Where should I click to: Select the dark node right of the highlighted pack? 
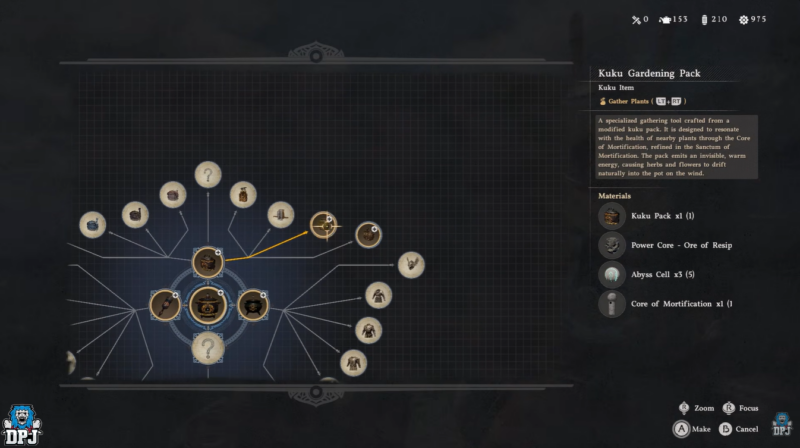(x=368, y=235)
